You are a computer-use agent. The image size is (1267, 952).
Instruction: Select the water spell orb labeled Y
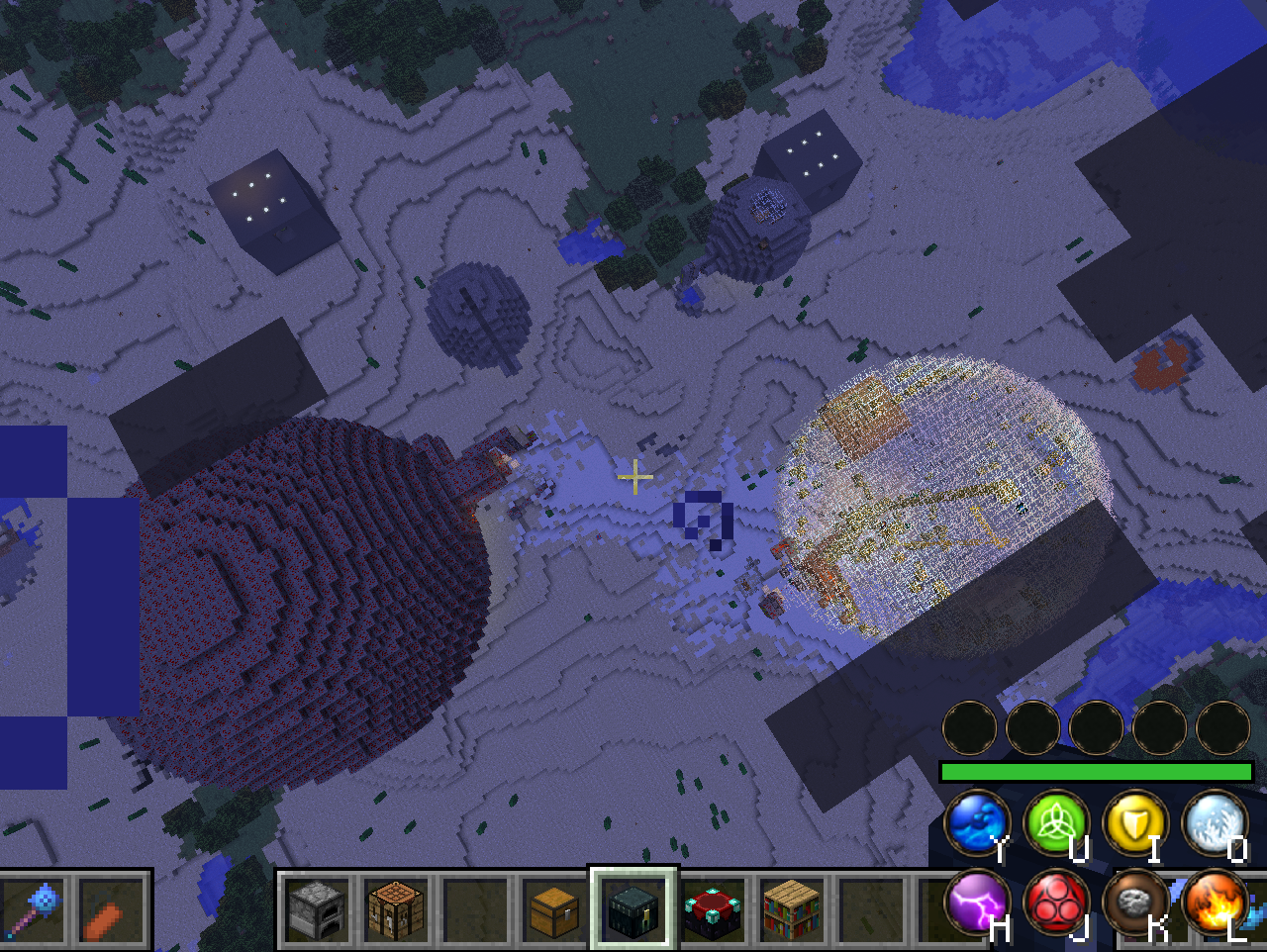(976, 822)
